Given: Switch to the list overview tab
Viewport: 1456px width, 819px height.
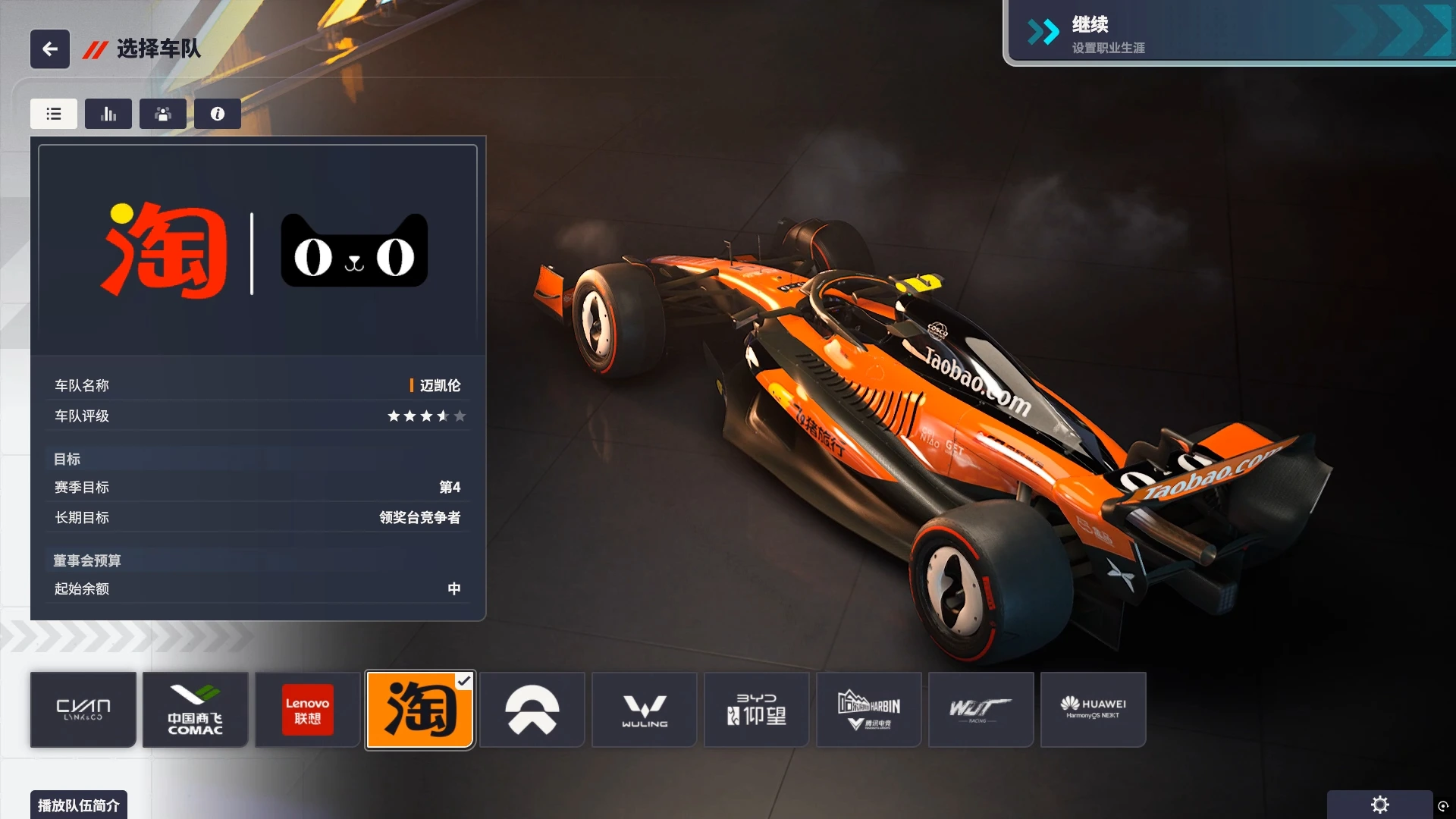Looking at the screenshot, I should point(54,114).
